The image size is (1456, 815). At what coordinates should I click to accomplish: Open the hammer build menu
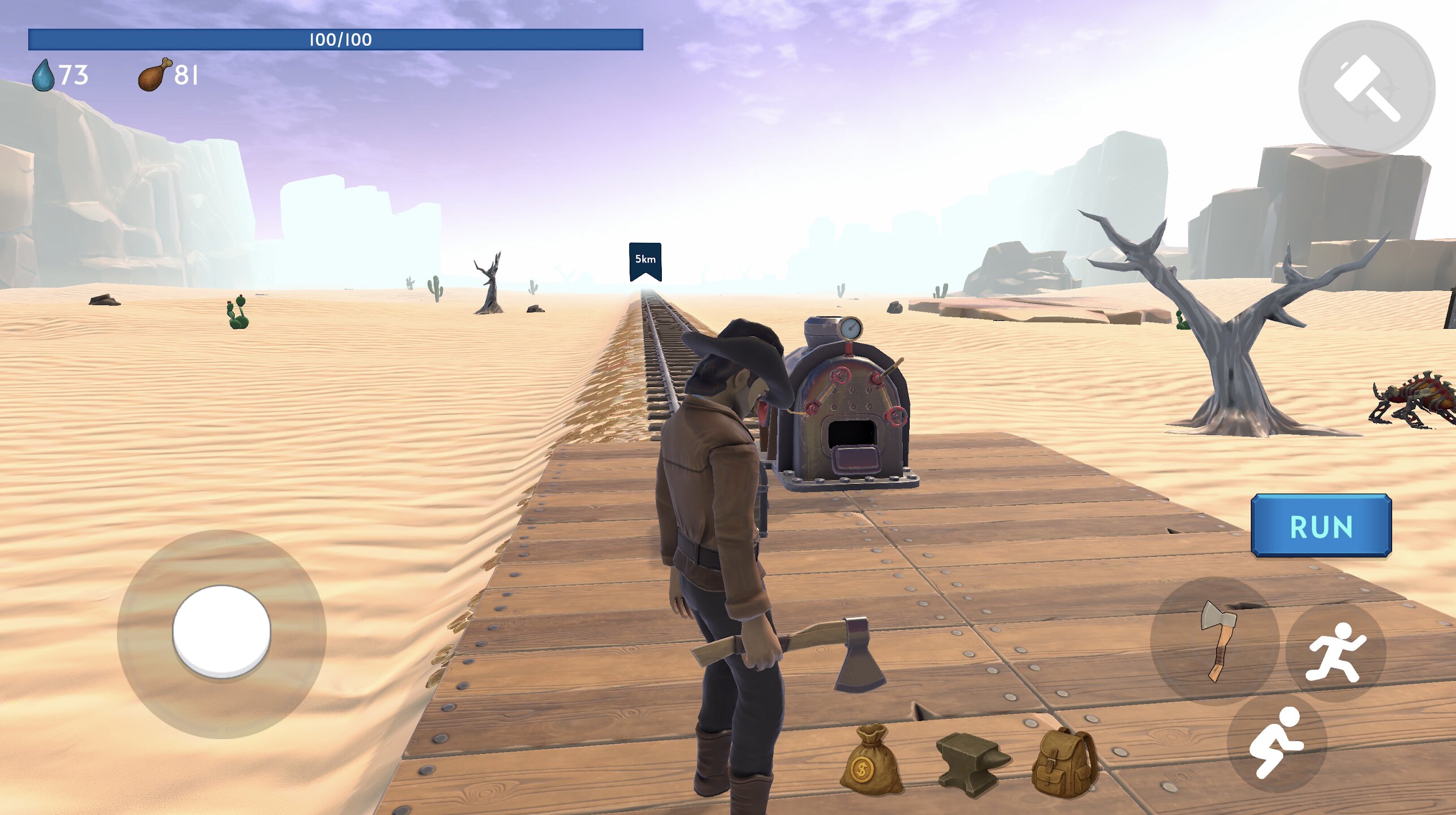[1367, 88]
